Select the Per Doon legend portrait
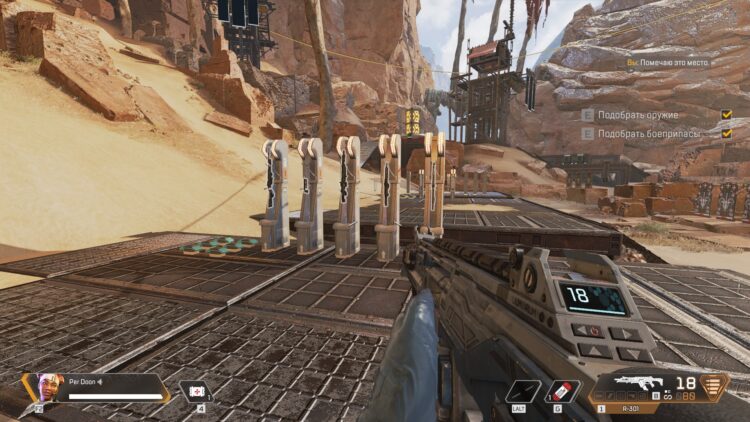 (x=47, y=386)
